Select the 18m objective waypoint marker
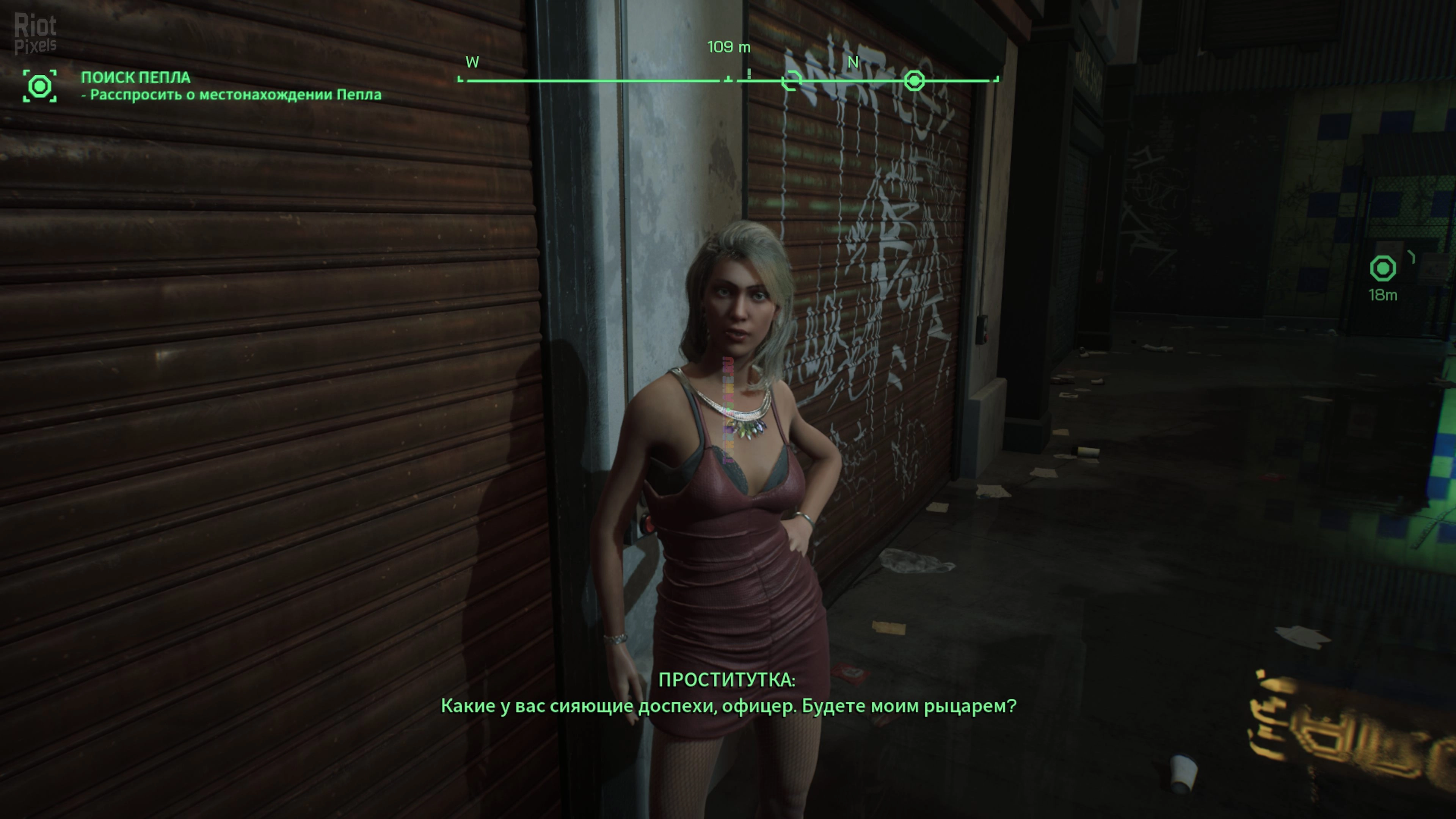This screenshot has height=819, width=1456. point(1382,268)
